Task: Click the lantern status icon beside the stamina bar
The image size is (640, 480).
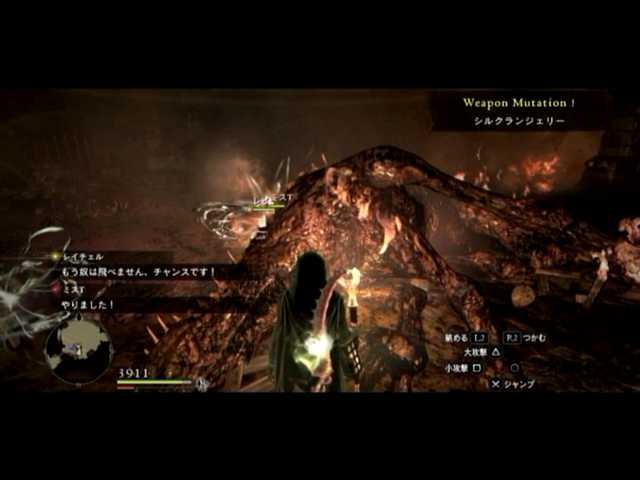Action: click(203, 382)
